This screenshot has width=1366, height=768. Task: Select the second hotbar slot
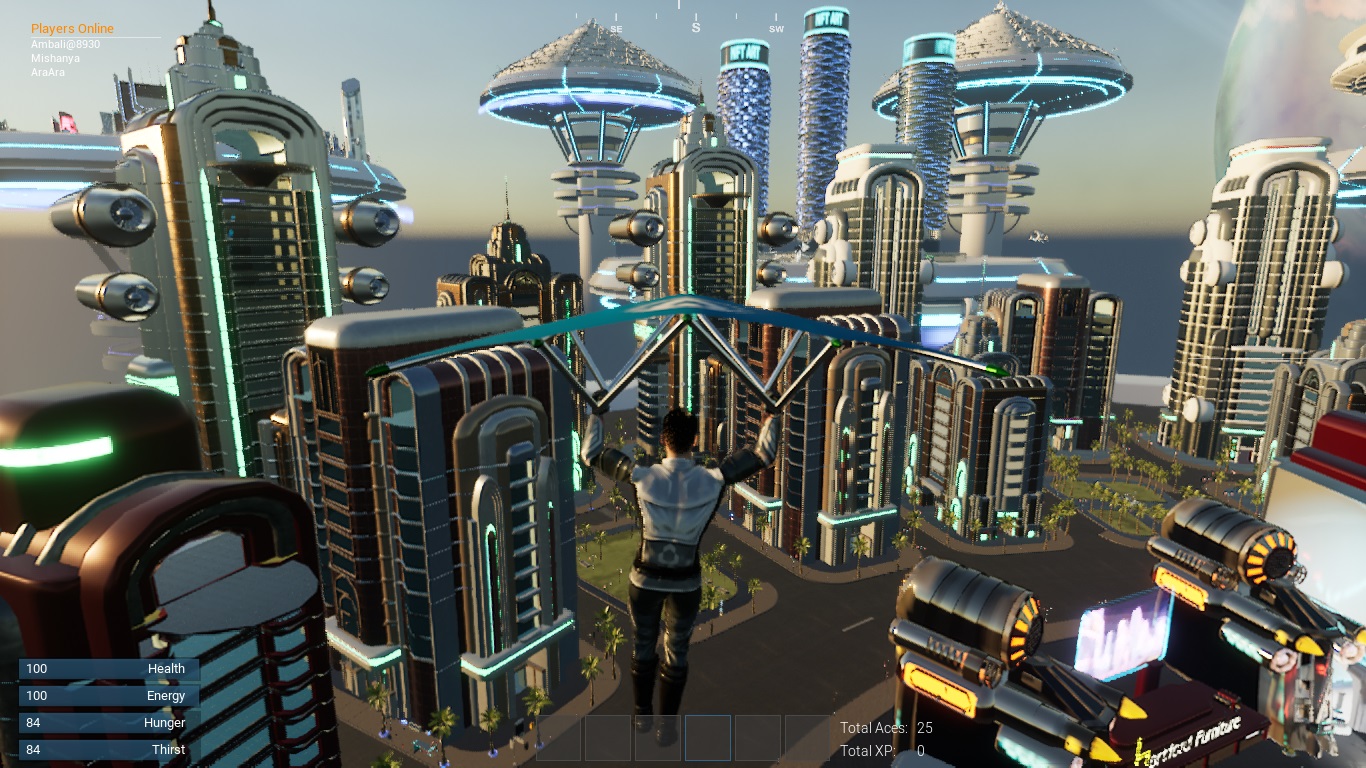click(x=608, y=737)
